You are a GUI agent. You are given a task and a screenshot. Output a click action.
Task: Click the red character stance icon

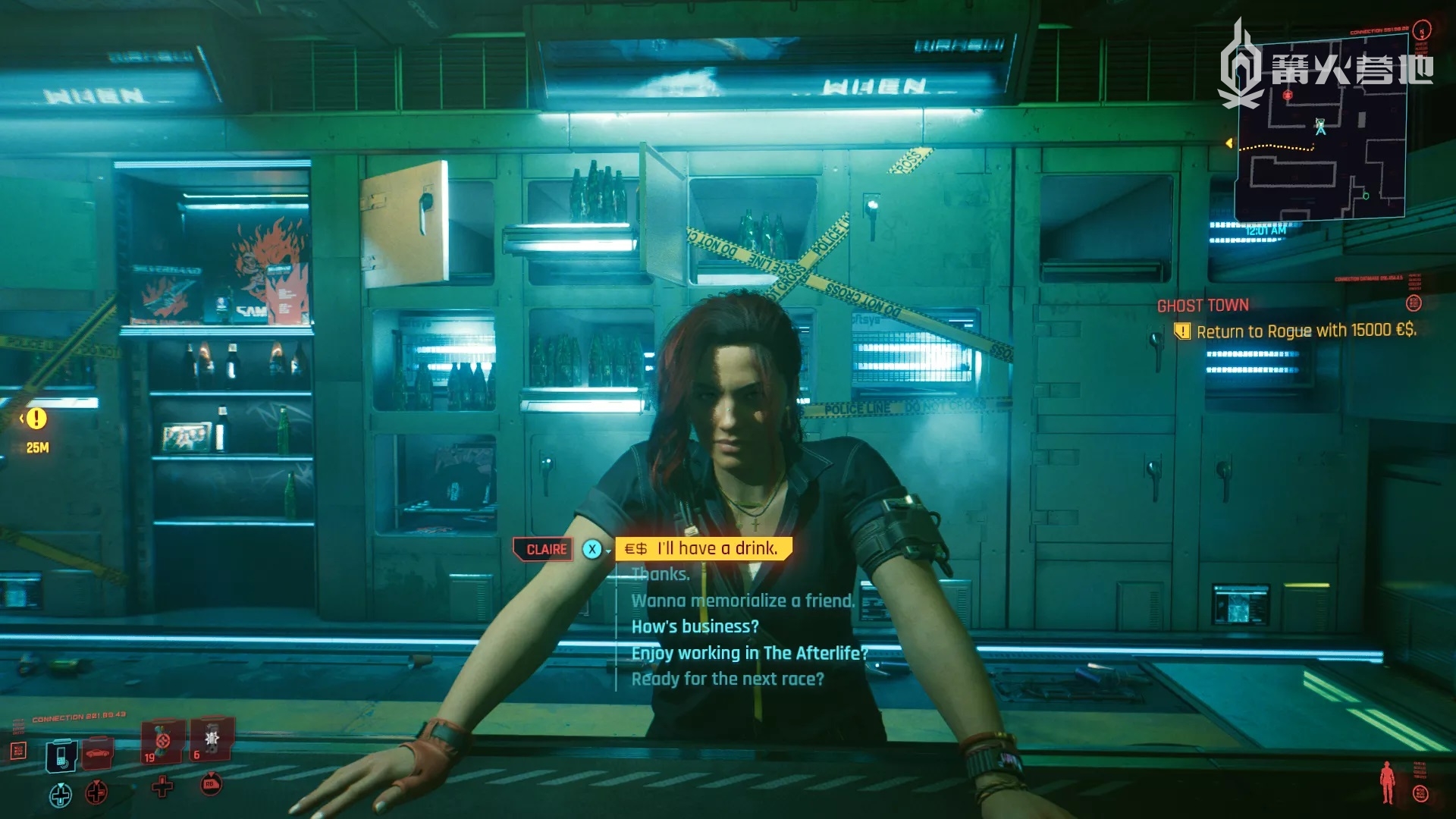point(1387,781)
